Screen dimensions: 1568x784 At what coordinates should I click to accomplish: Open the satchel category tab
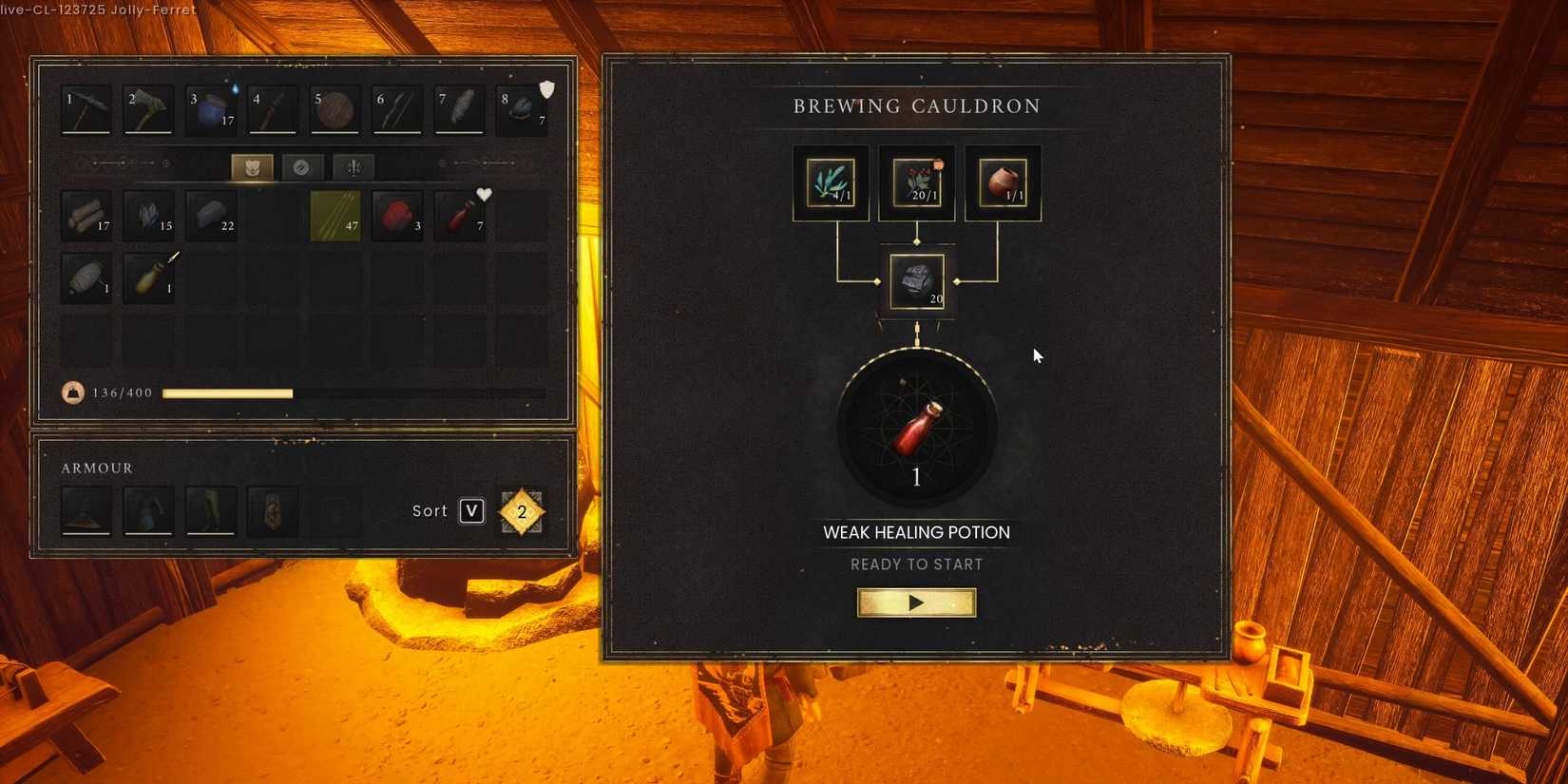251,166
